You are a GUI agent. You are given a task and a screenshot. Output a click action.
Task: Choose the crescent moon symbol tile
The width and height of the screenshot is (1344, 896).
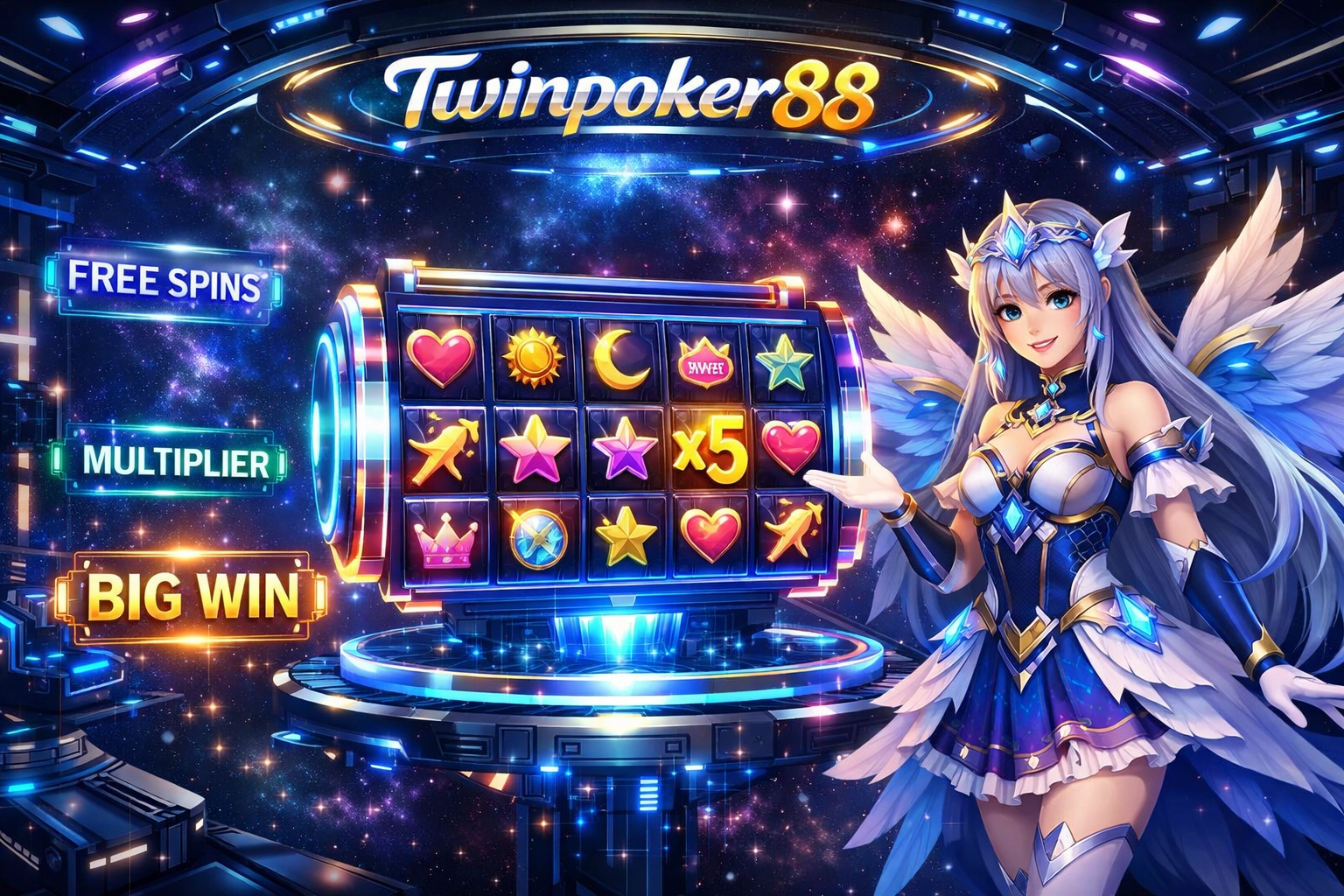(x=620, y=360)
